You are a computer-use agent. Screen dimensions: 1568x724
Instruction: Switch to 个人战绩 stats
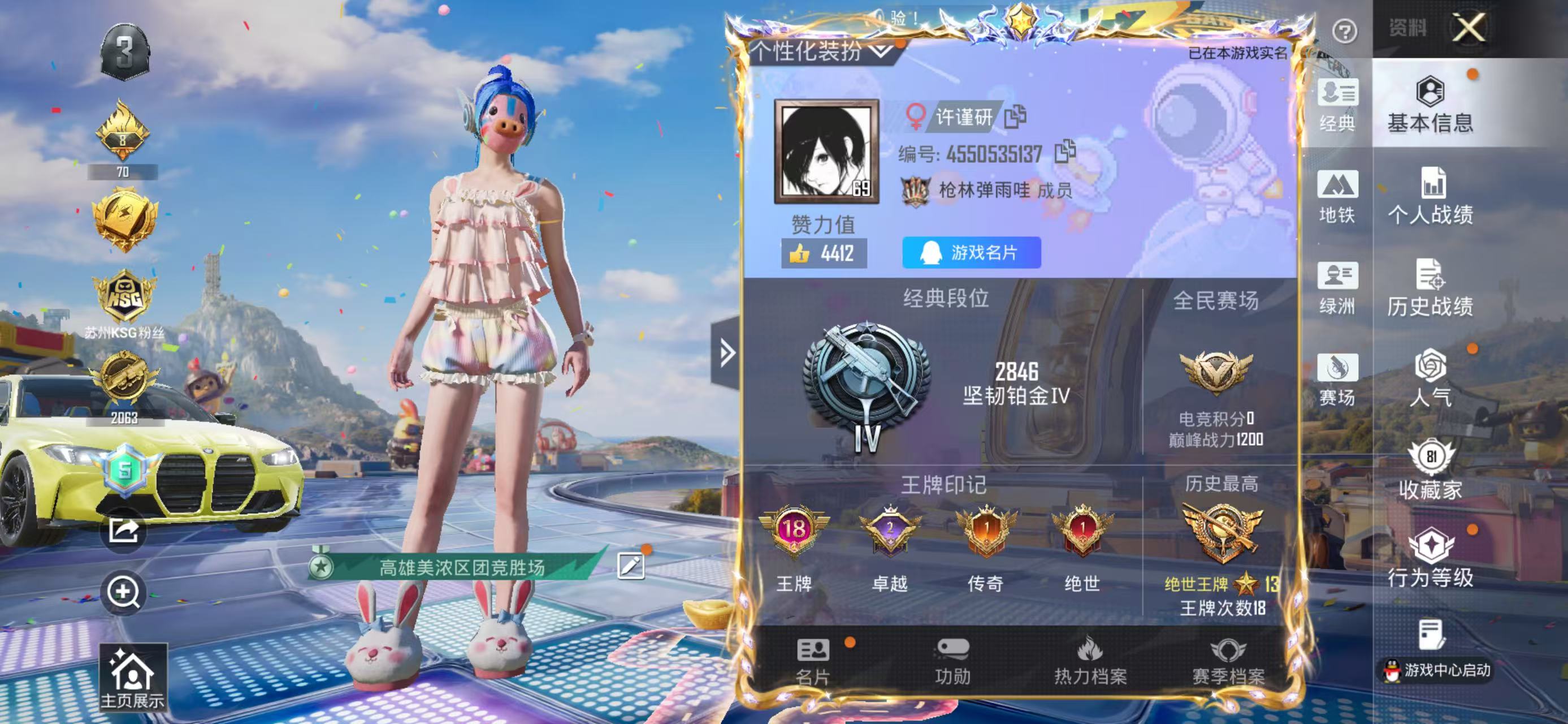pos(1430,196)
